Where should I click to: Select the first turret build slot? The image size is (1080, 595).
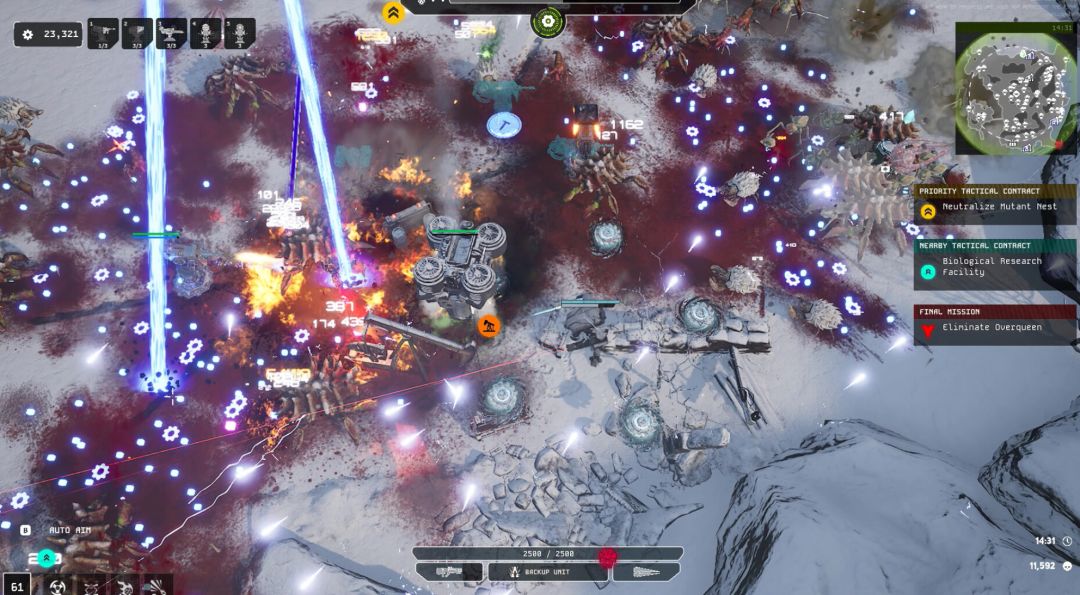[103, 34]
